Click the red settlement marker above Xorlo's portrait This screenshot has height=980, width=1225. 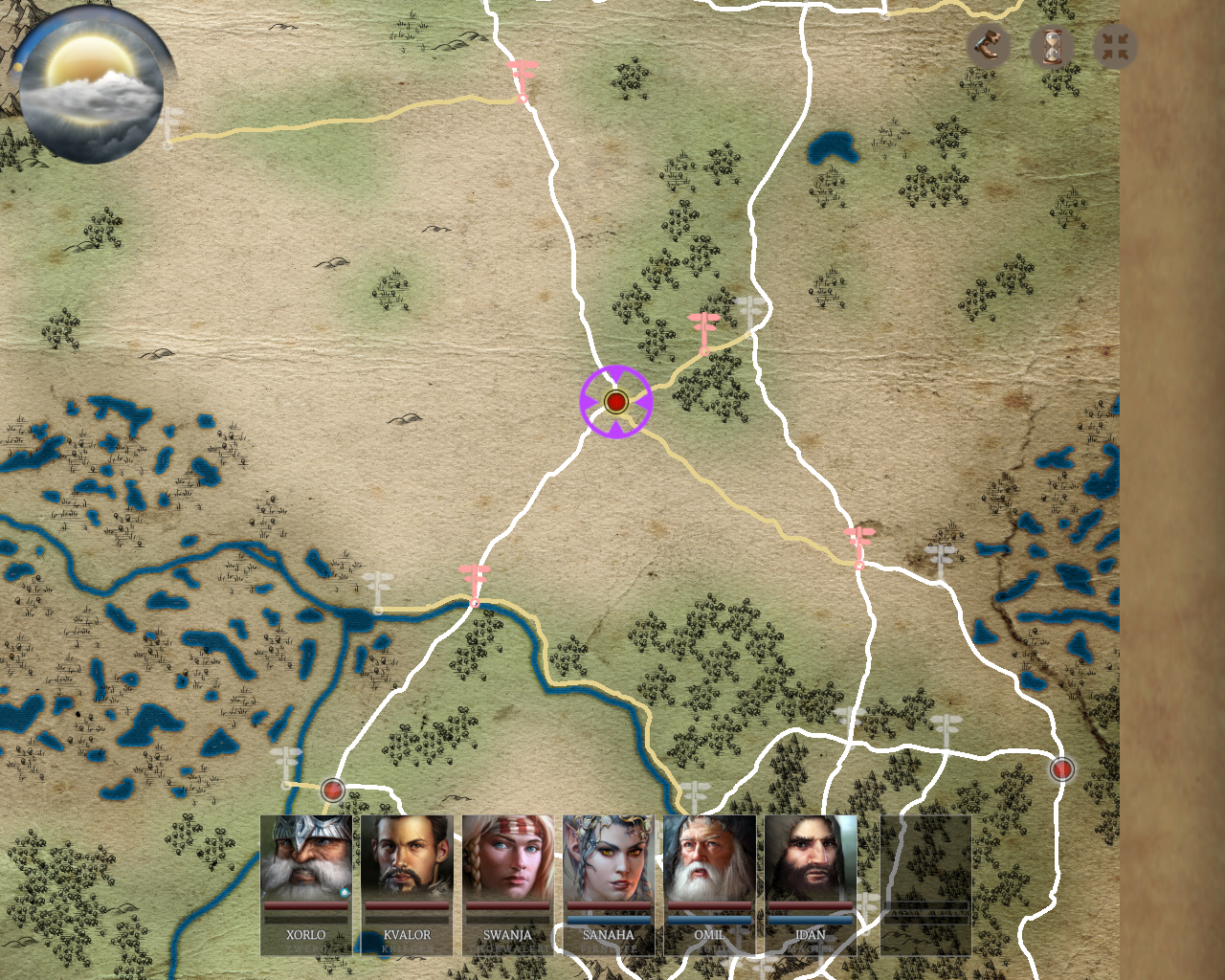(332, 790)
